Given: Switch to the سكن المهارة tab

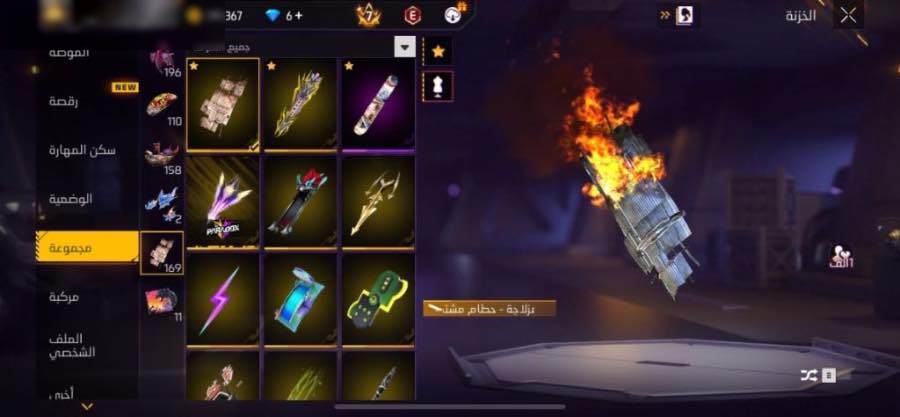Looking at the screenshot, I should (x=82, y=150).
